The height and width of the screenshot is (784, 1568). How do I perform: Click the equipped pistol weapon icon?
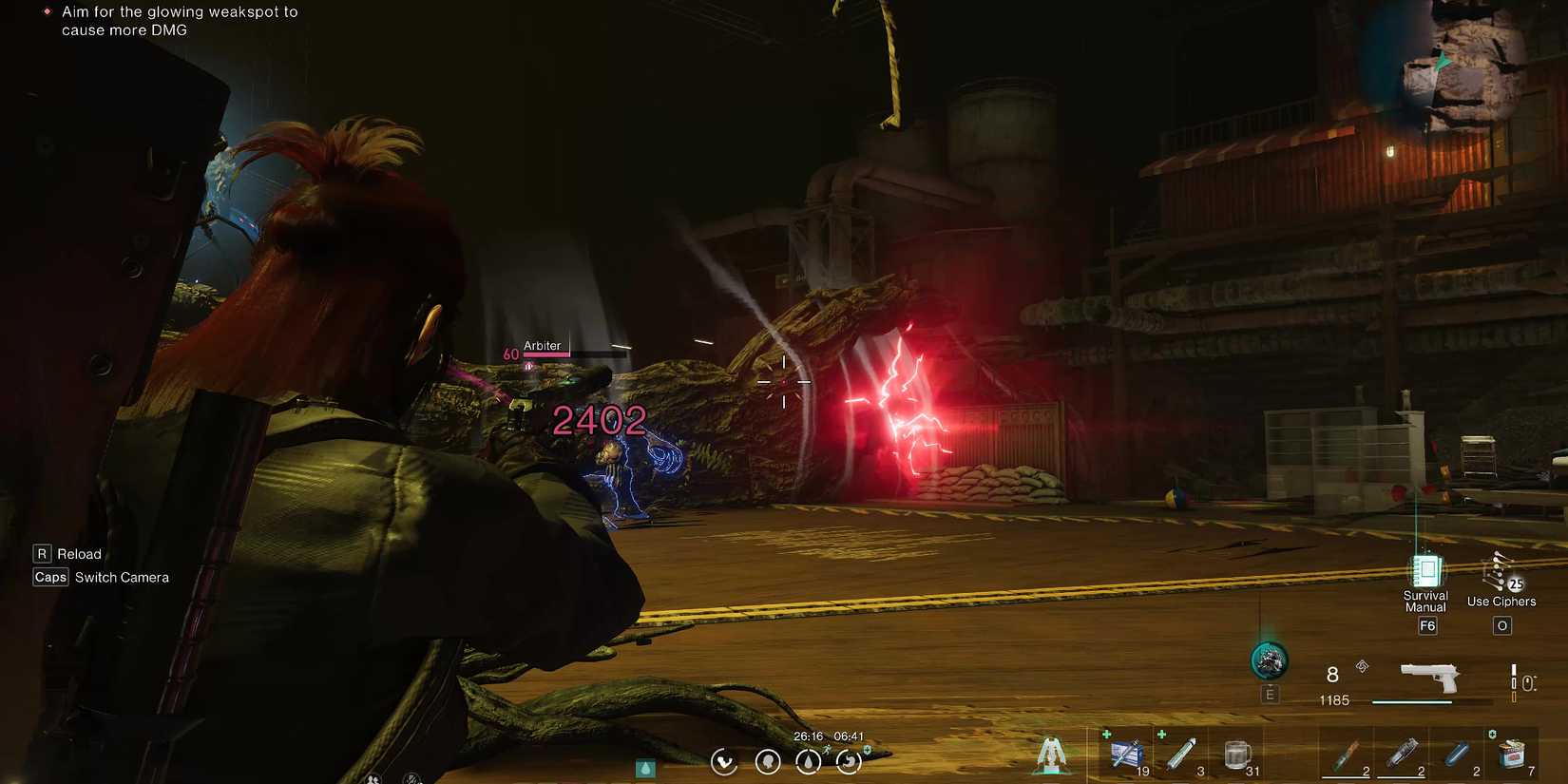coord(1430,677)
